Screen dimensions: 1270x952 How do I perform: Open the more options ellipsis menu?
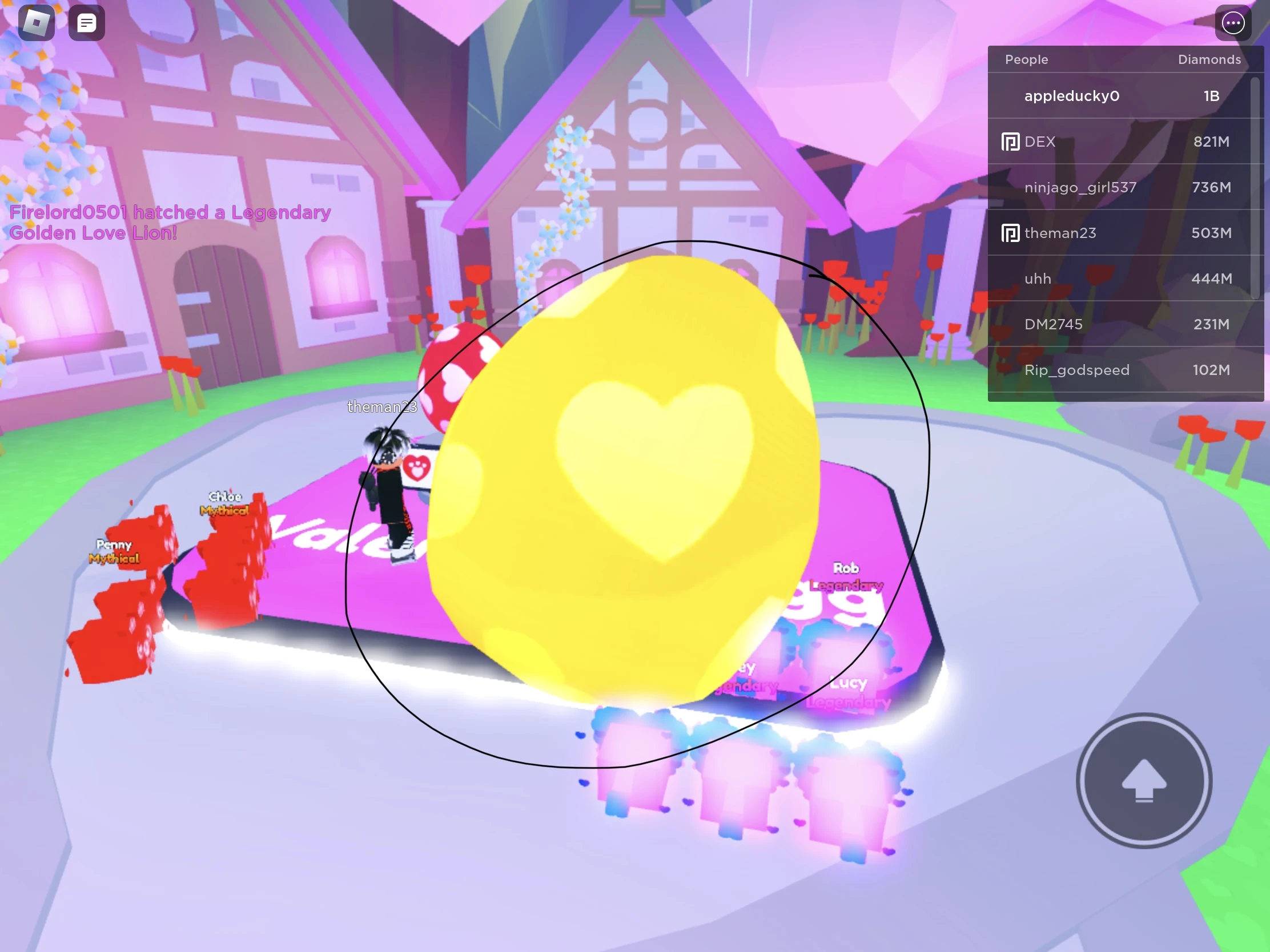1232,23
